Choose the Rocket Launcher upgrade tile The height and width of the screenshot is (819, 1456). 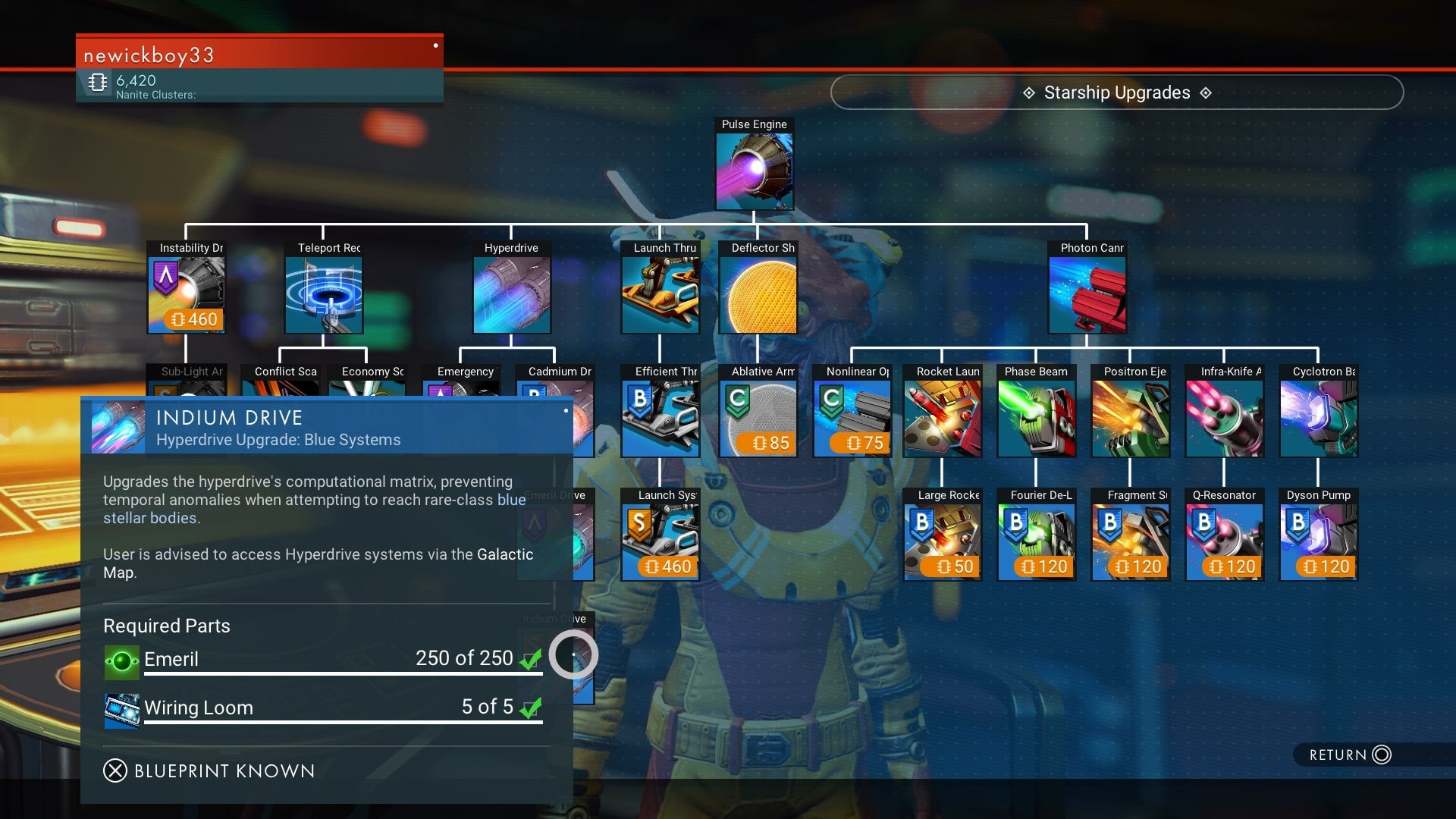pyautogui.click(x=942, y=419)
